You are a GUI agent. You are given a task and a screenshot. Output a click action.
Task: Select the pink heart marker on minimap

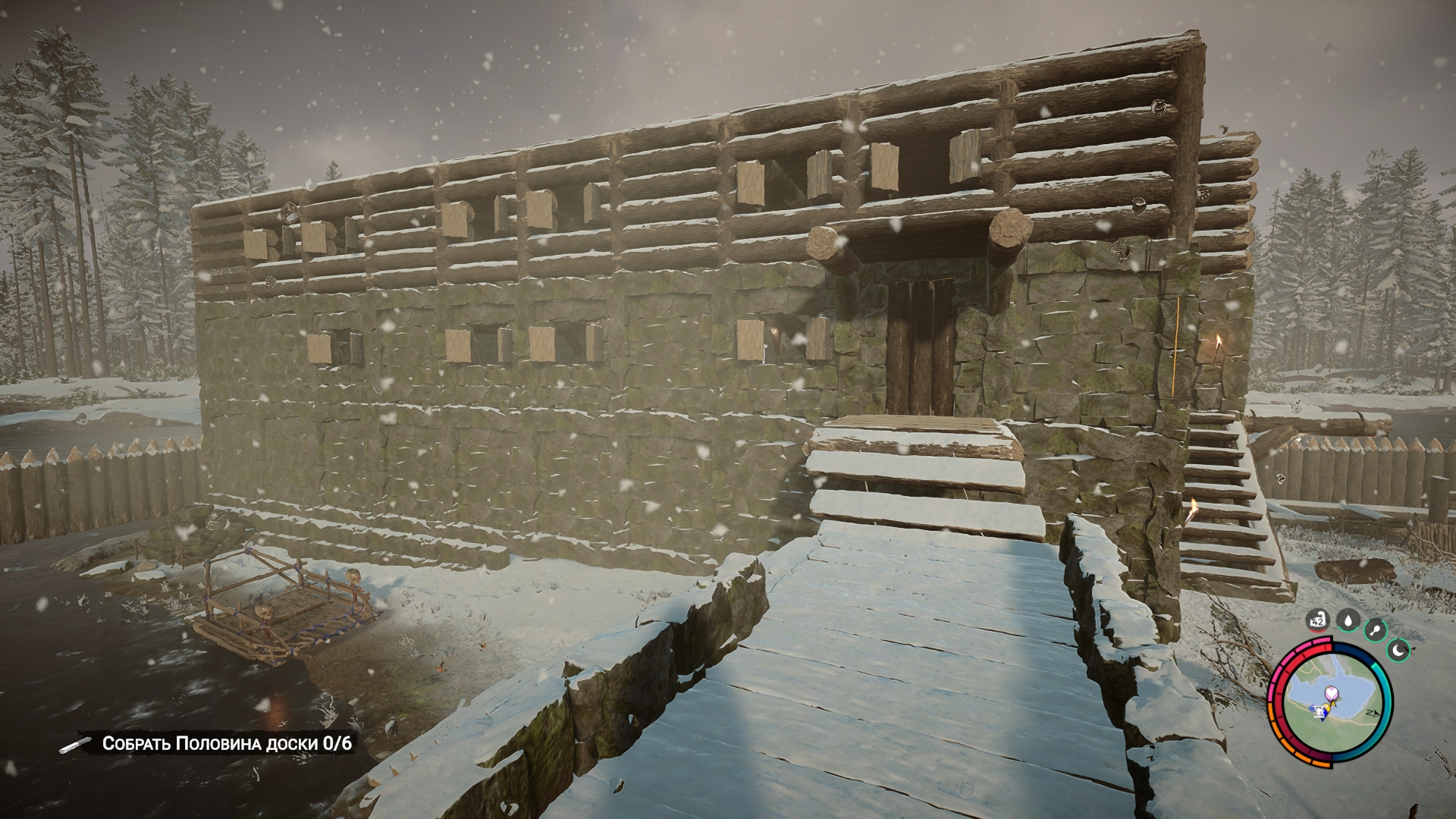[x=1331, y=692]
